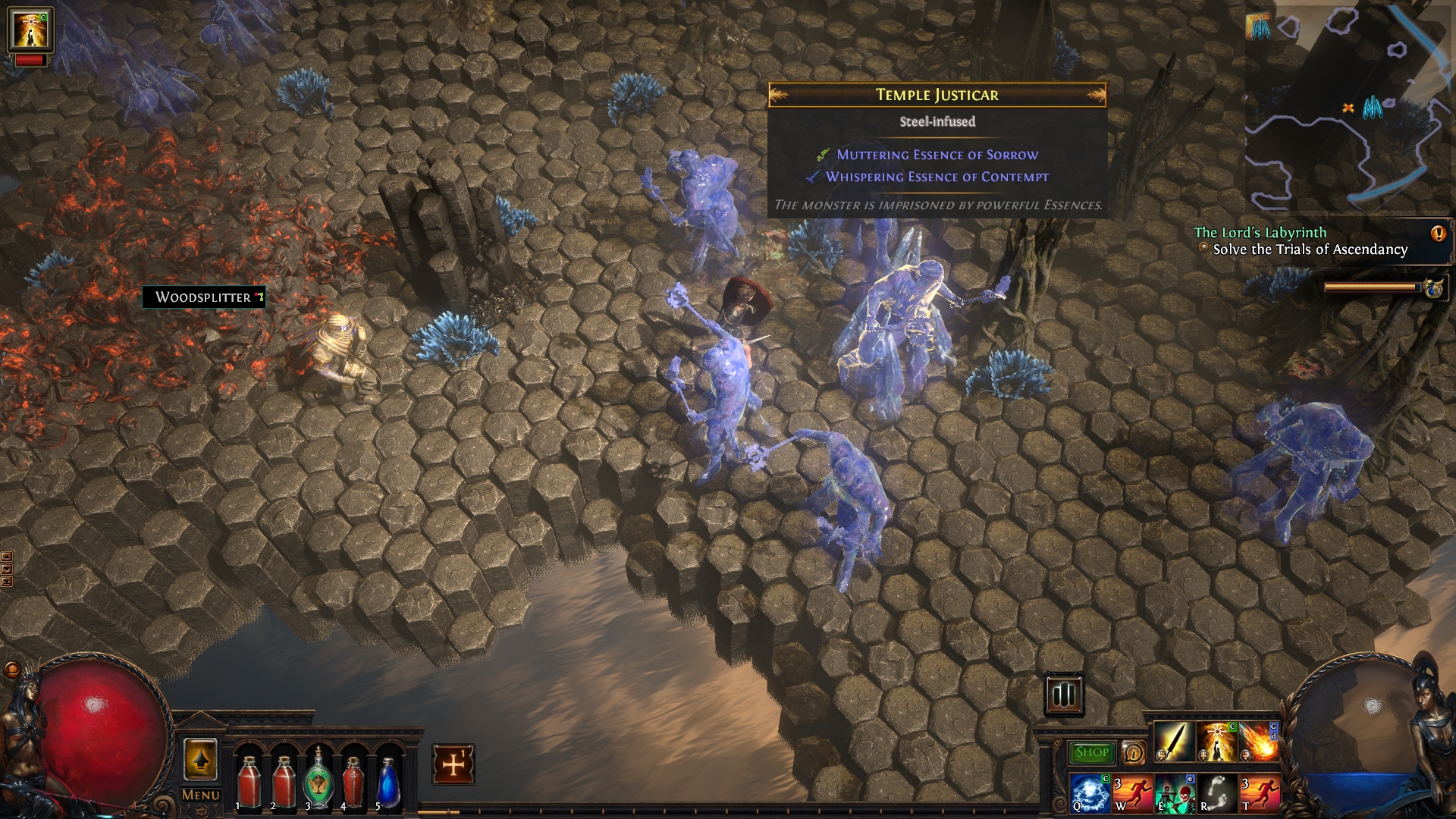
Task: Use the white footprints movement skill
Action: click(x=1216, y=792)
